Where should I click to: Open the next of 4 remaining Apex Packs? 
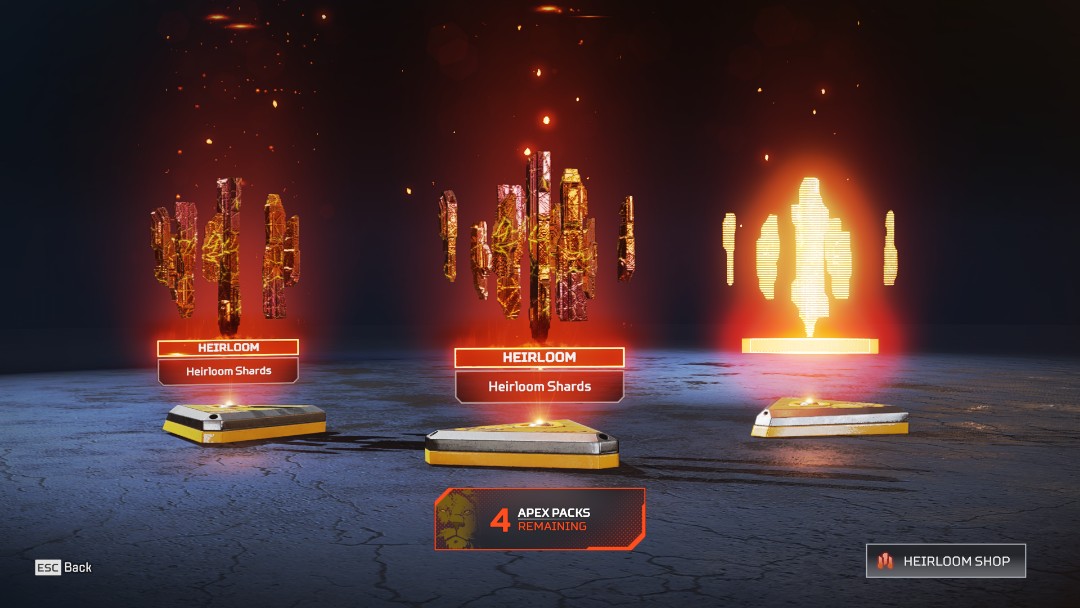540,519
